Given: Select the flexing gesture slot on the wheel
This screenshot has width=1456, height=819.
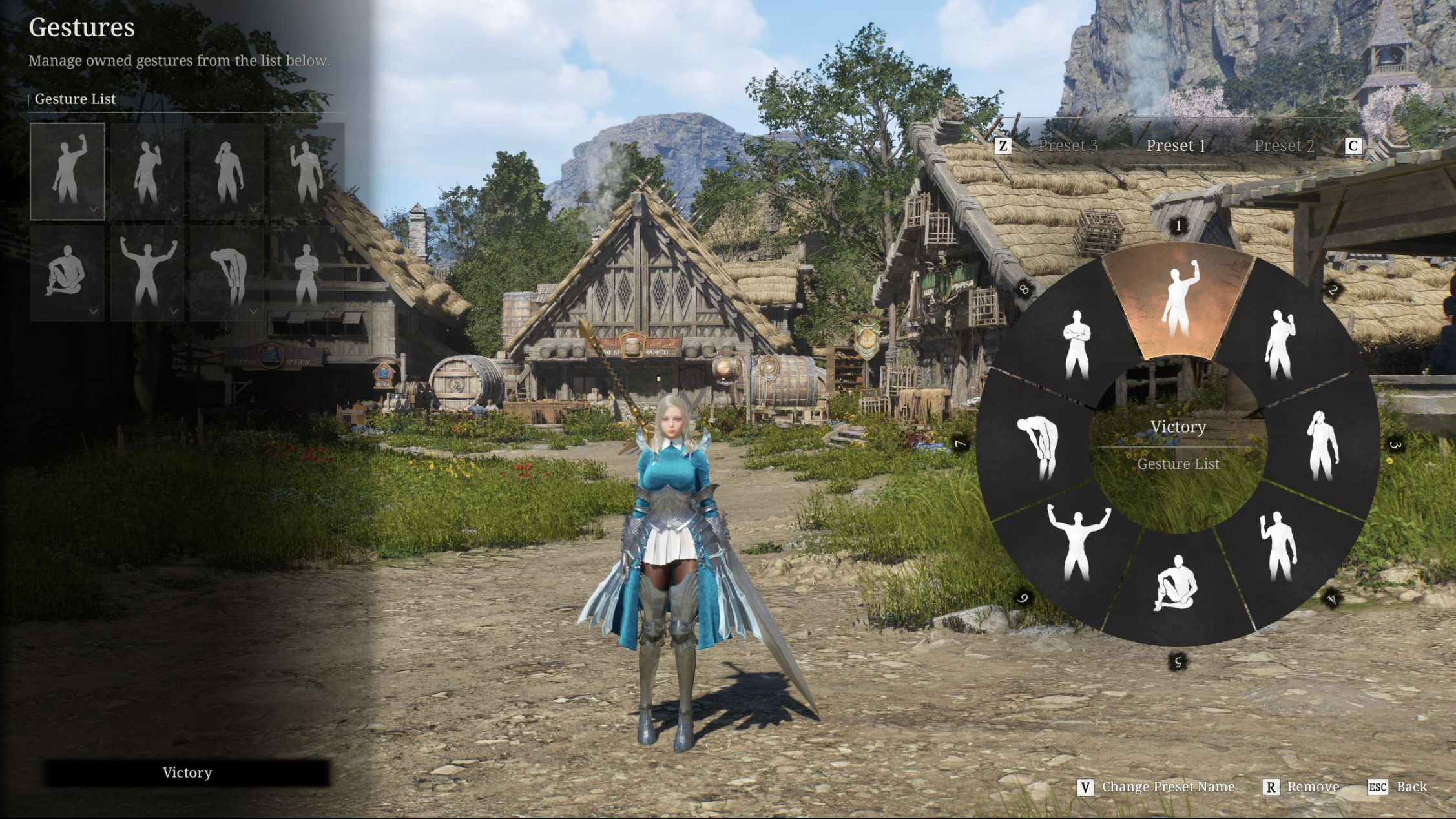Looking at the screenshot, I should point(1077,544).
